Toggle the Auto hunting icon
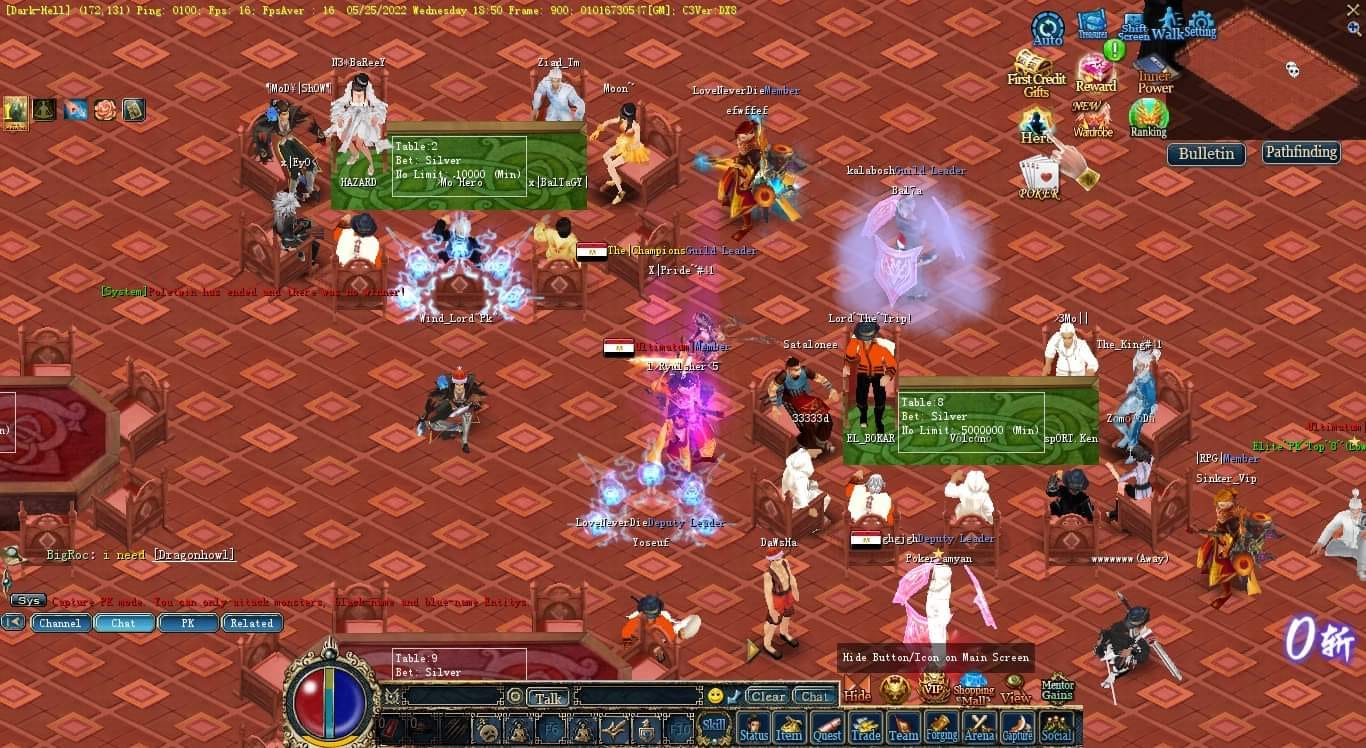Screen dimensions: 1366x748 click(1047, 29)
